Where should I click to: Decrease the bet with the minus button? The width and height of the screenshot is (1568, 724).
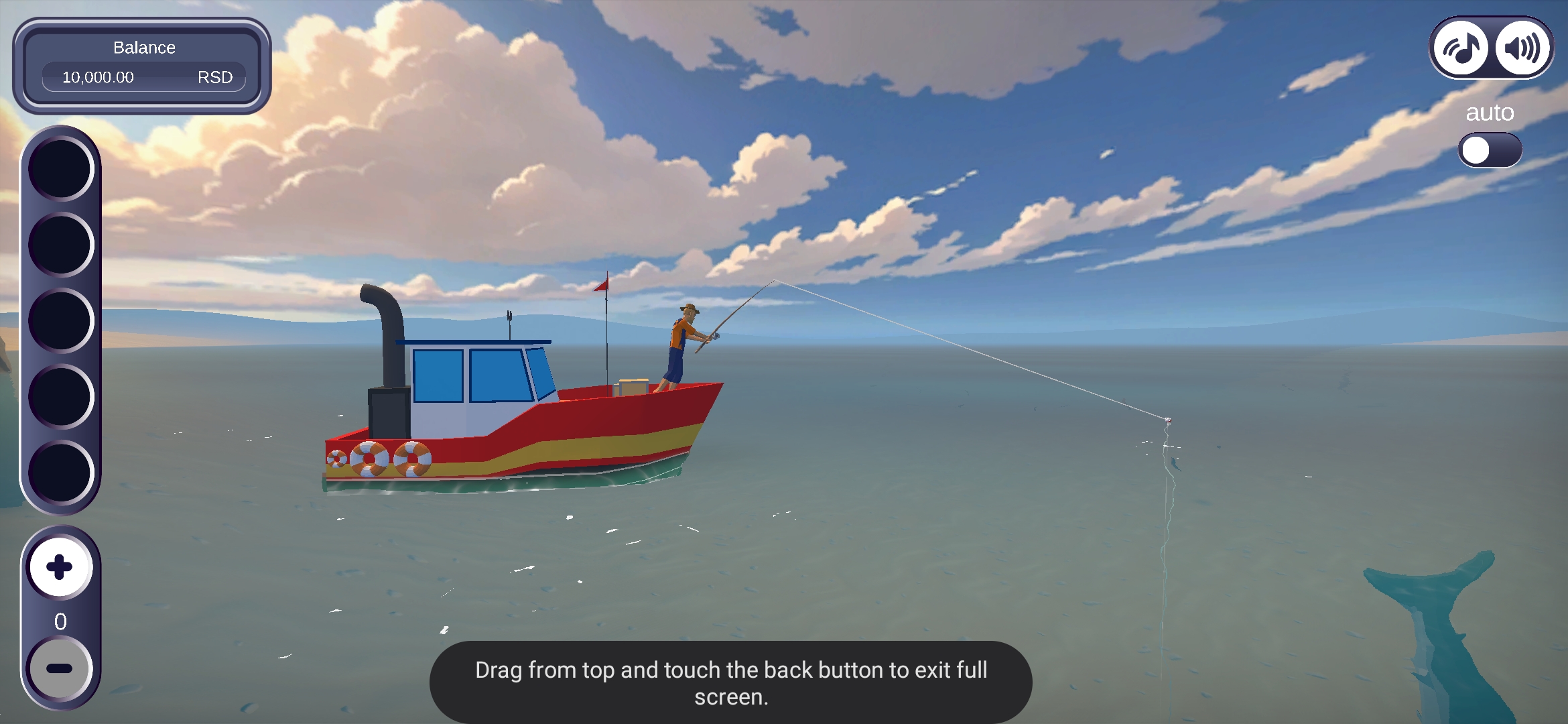click(x=60, y=668)
